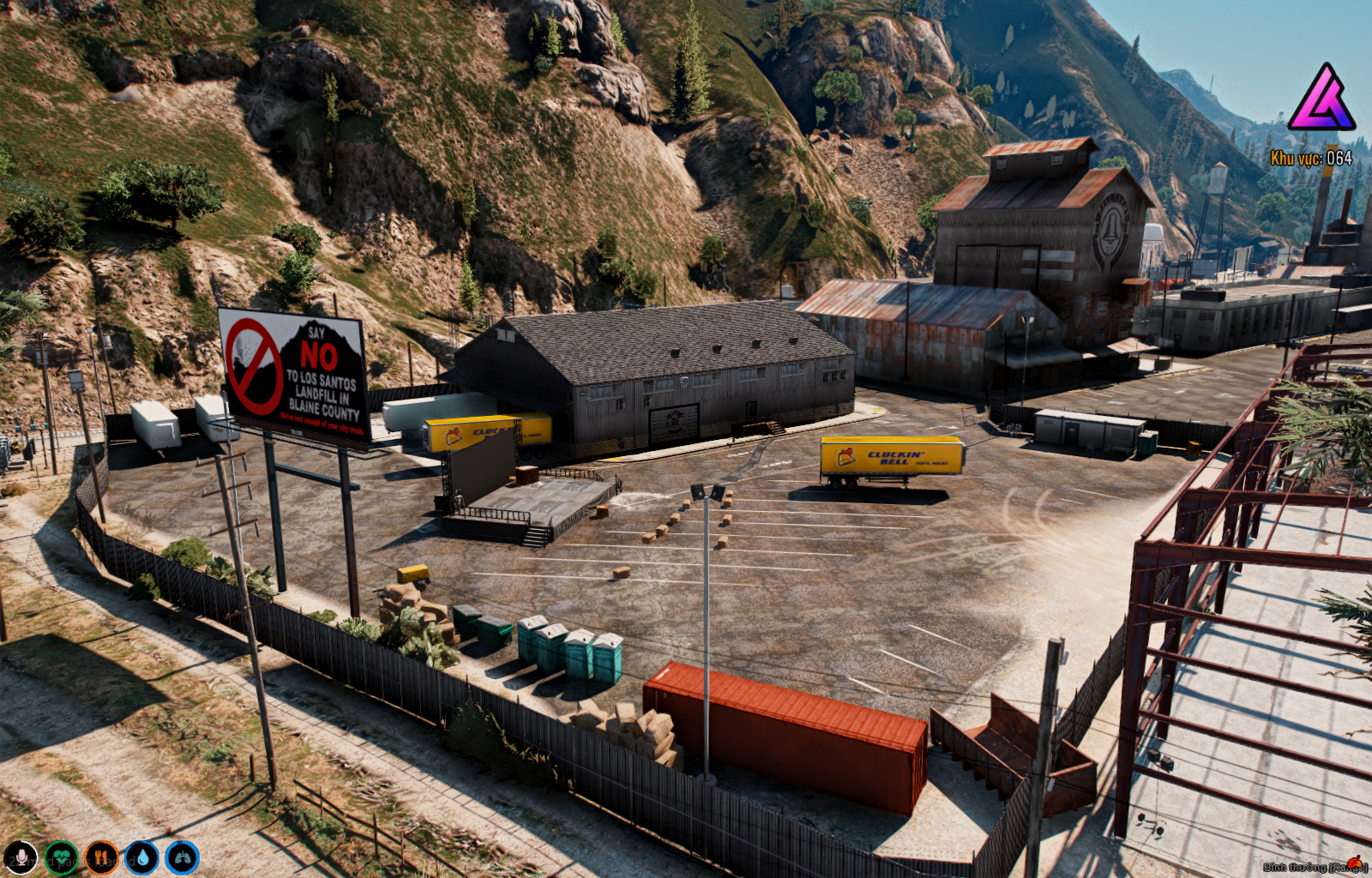Screen dimensions: 1372x878
Task: Click the pink triangle server logo
Action: tap(1321, 99)
